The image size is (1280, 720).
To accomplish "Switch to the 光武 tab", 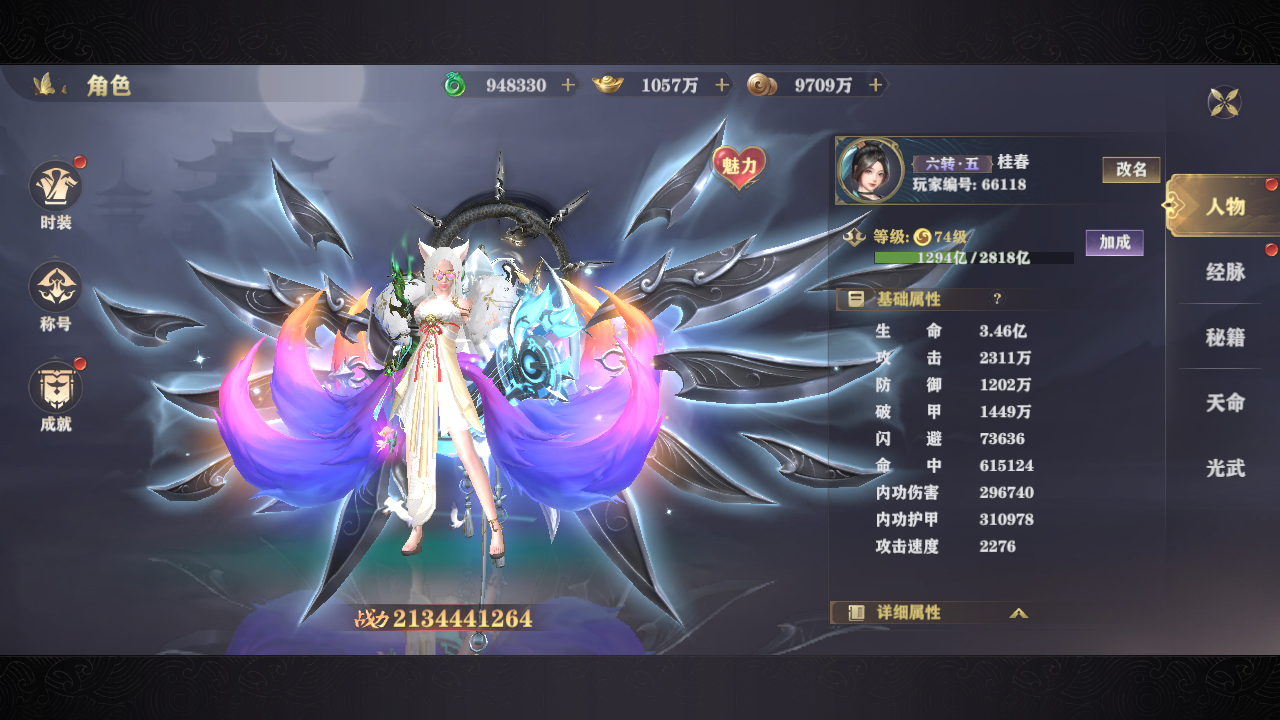I will coord(1225,468).
